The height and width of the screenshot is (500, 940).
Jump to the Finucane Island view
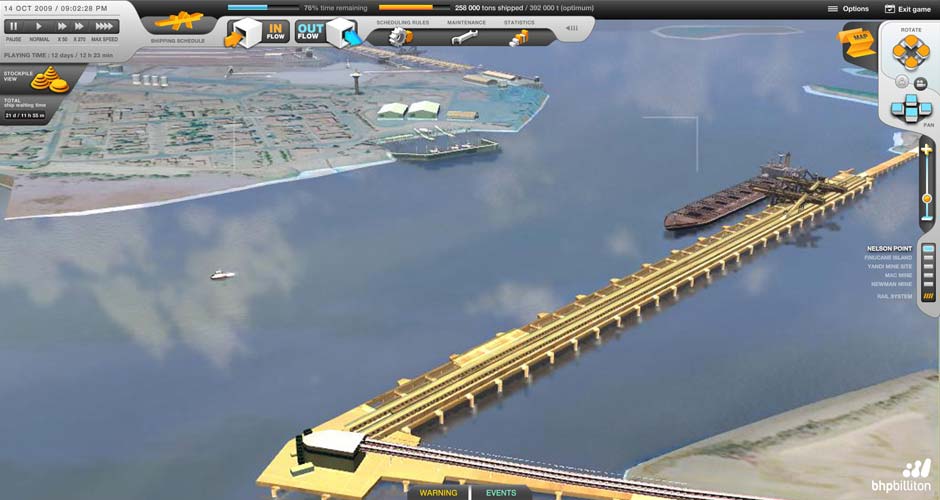point(928,258)
